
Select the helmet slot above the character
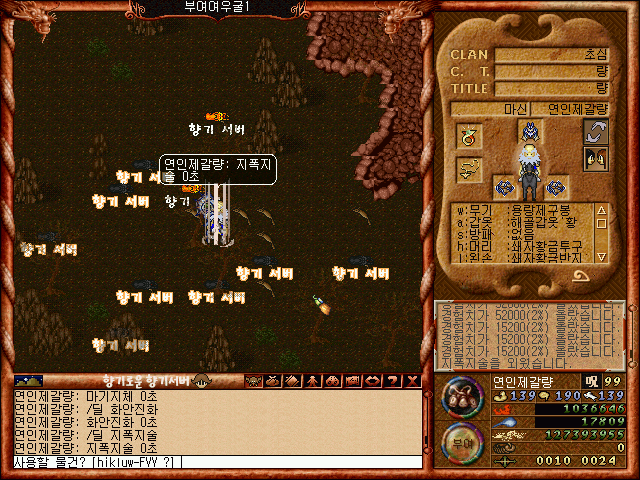tap(529, 130)
